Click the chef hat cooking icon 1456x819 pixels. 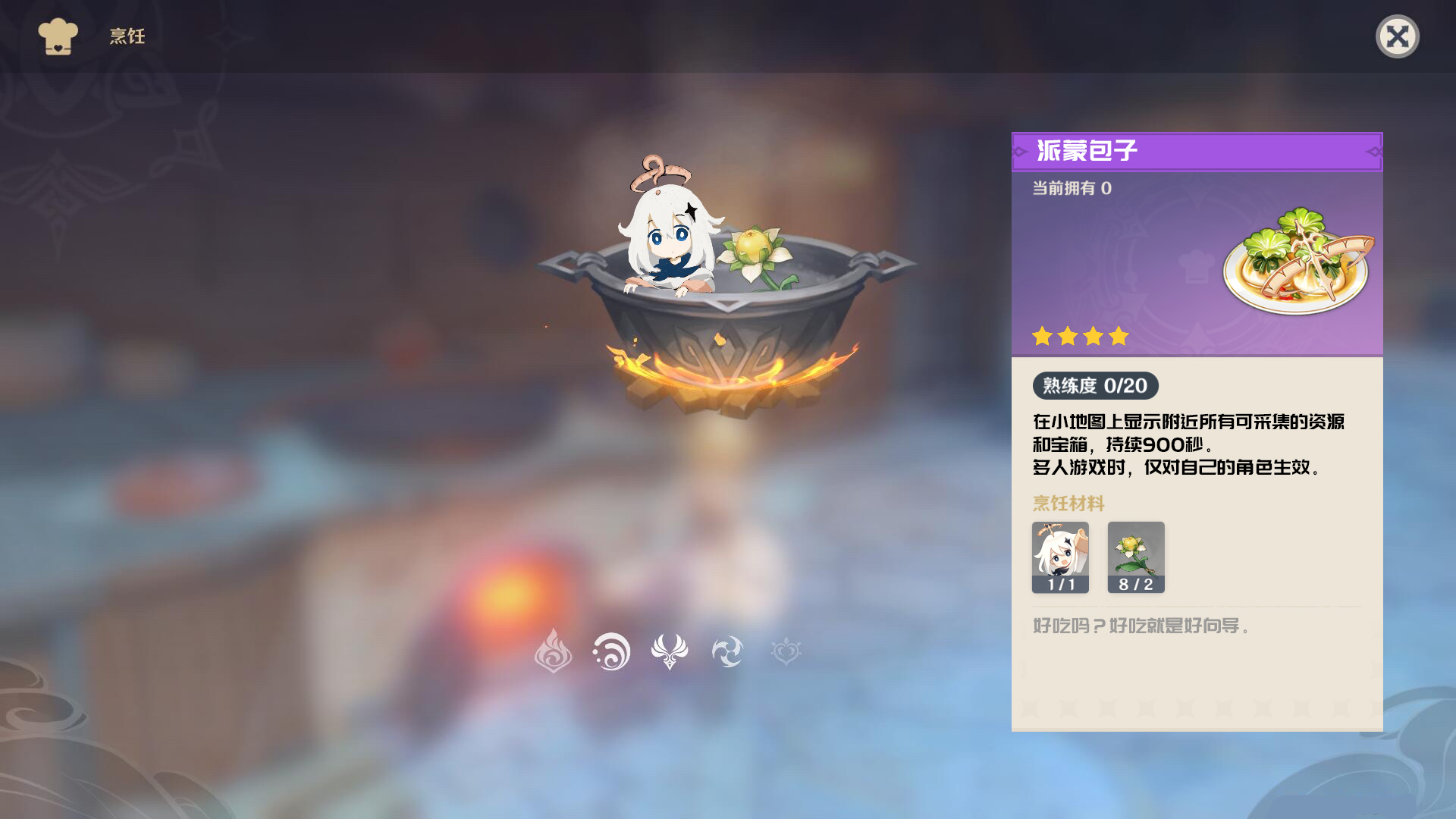(57, 34)
